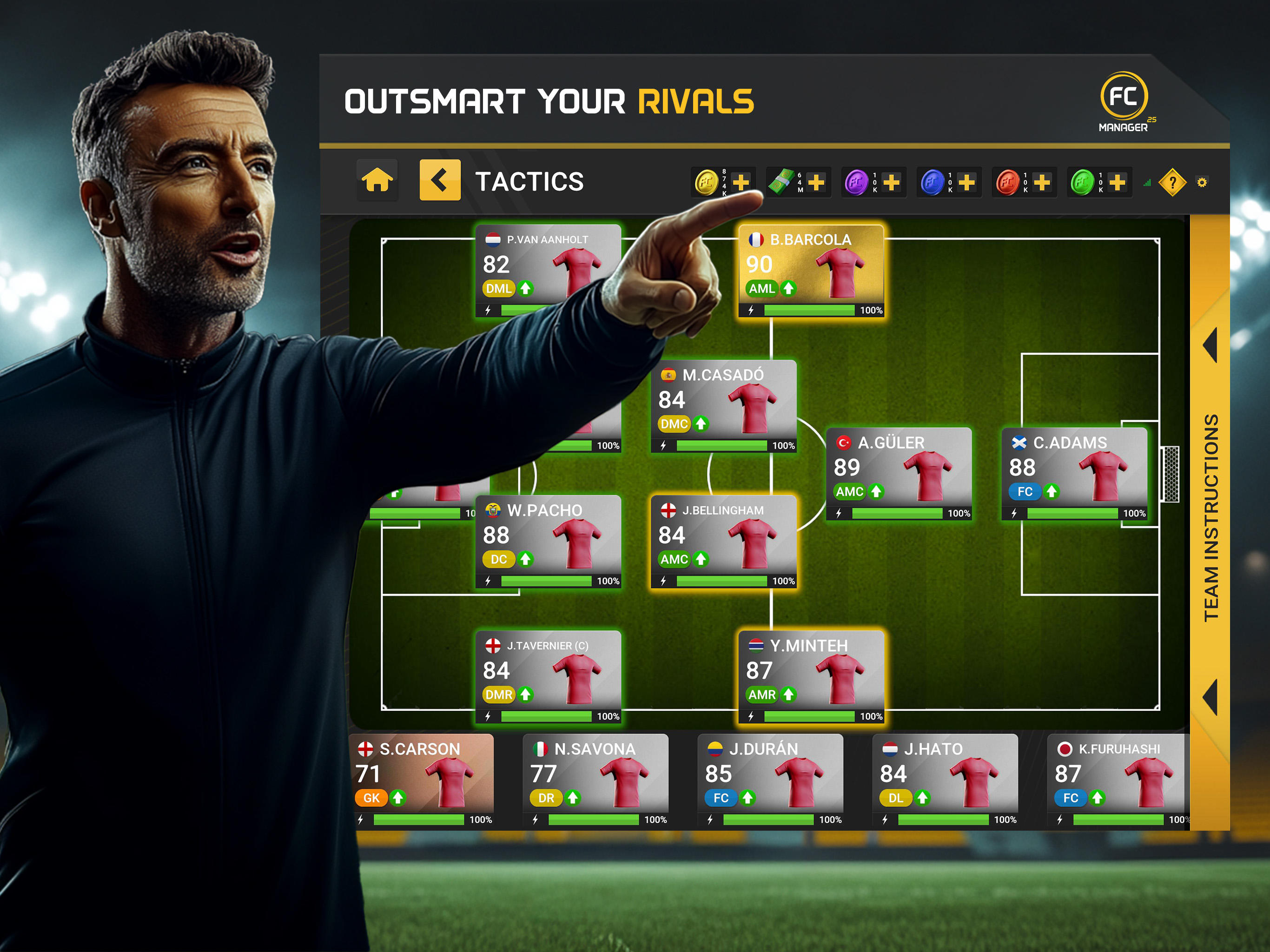Add purple FC tokens with its plus icon
This screenshot has width=1270, height=952.
[892, 182]
